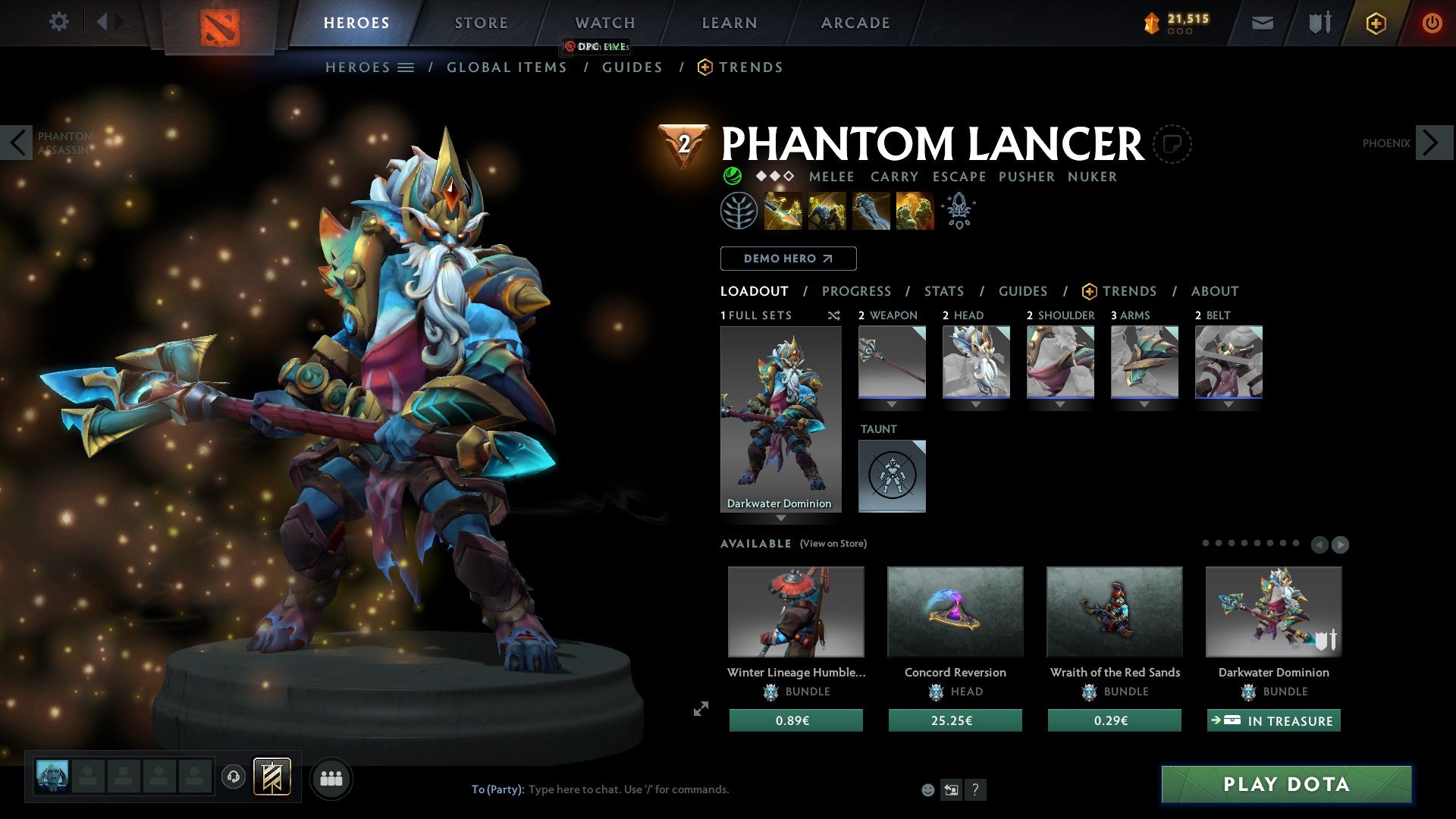The image size is (1456, 819).
Task: Toggle voice chat headset icon near party slots
Action: pos(234,778)
